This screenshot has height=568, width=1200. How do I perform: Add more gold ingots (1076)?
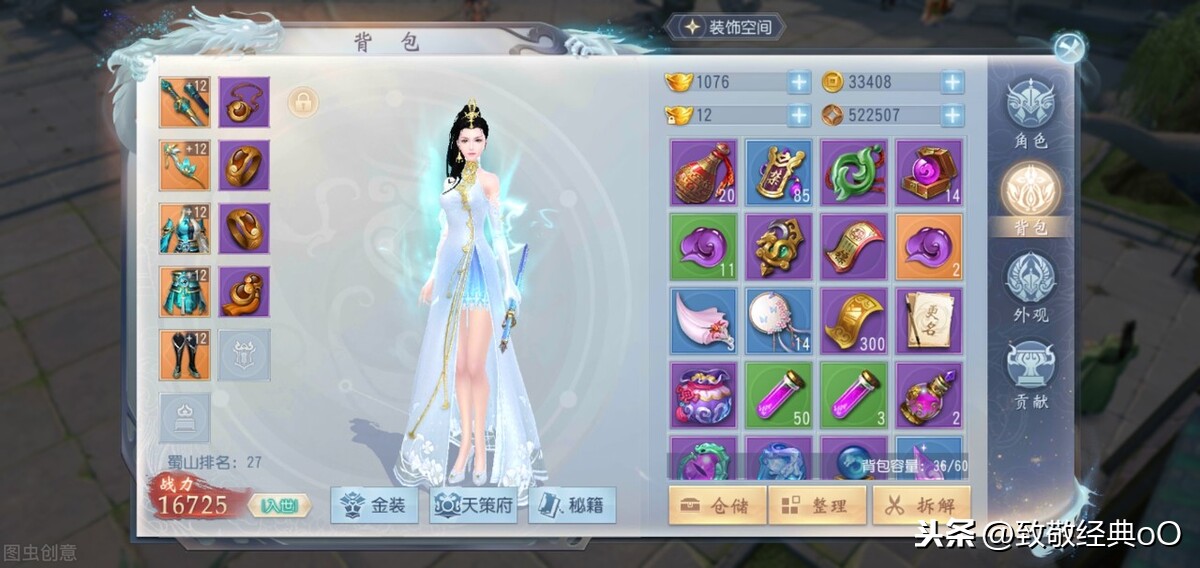pyautogui.click(x=798, y=82)
